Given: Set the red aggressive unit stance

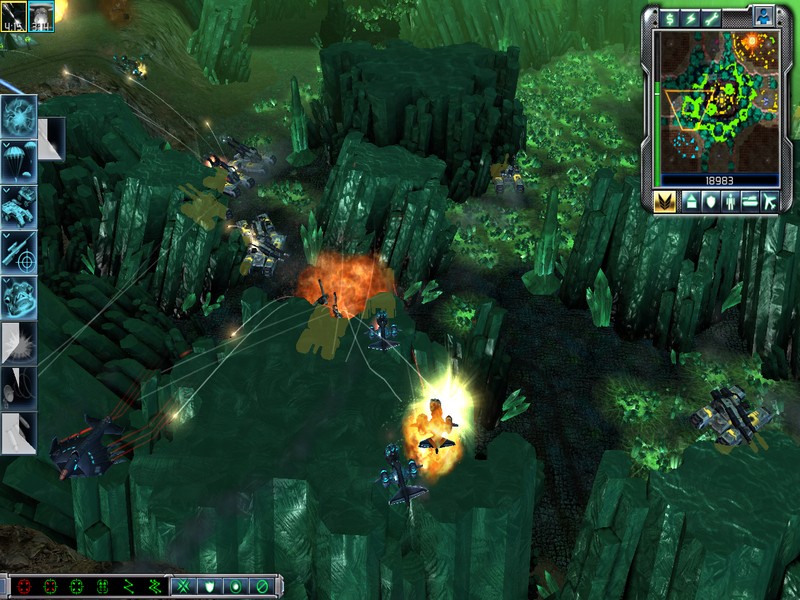Looking at the screenshot, I should 24,586.
